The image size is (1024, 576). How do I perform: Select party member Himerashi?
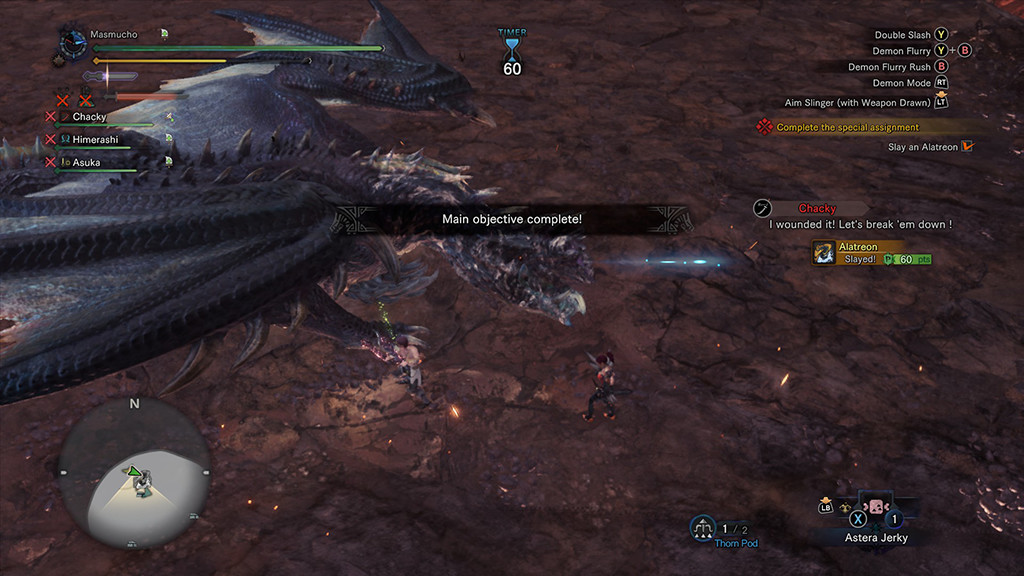coord(94,140)
